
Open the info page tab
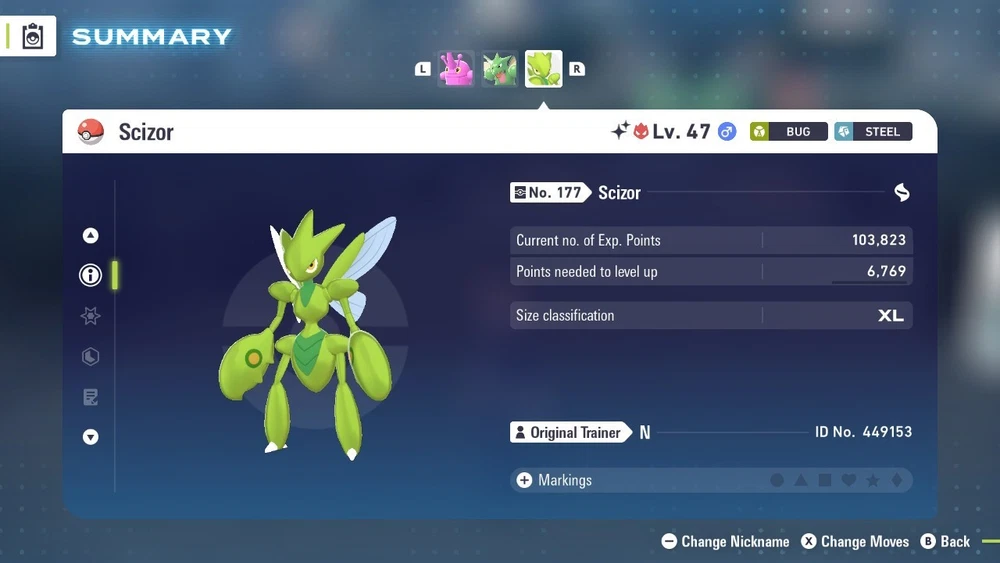pyautogui.click(x=91, y=275)
